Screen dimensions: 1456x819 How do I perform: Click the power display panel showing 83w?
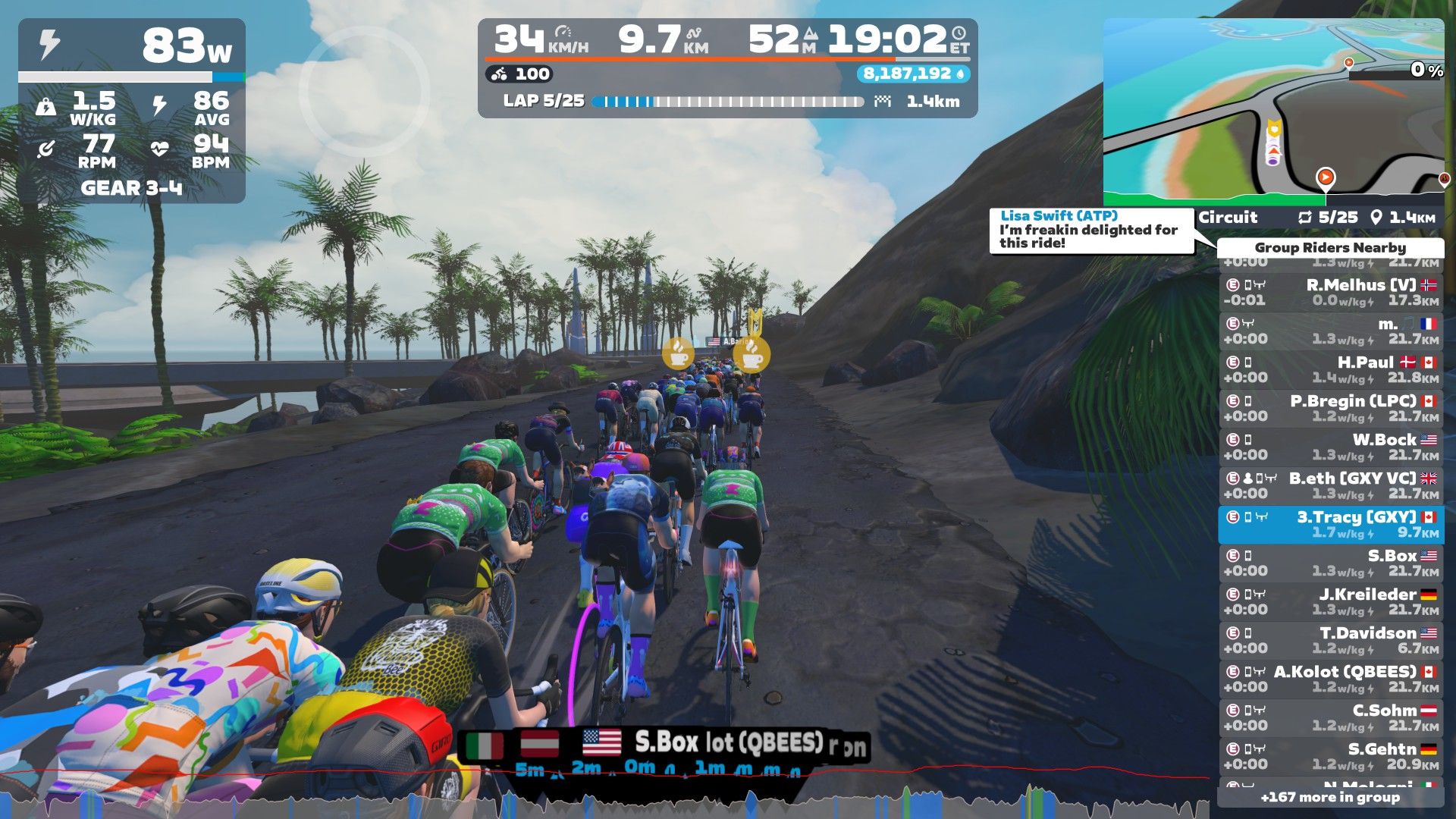coord(131,110)
